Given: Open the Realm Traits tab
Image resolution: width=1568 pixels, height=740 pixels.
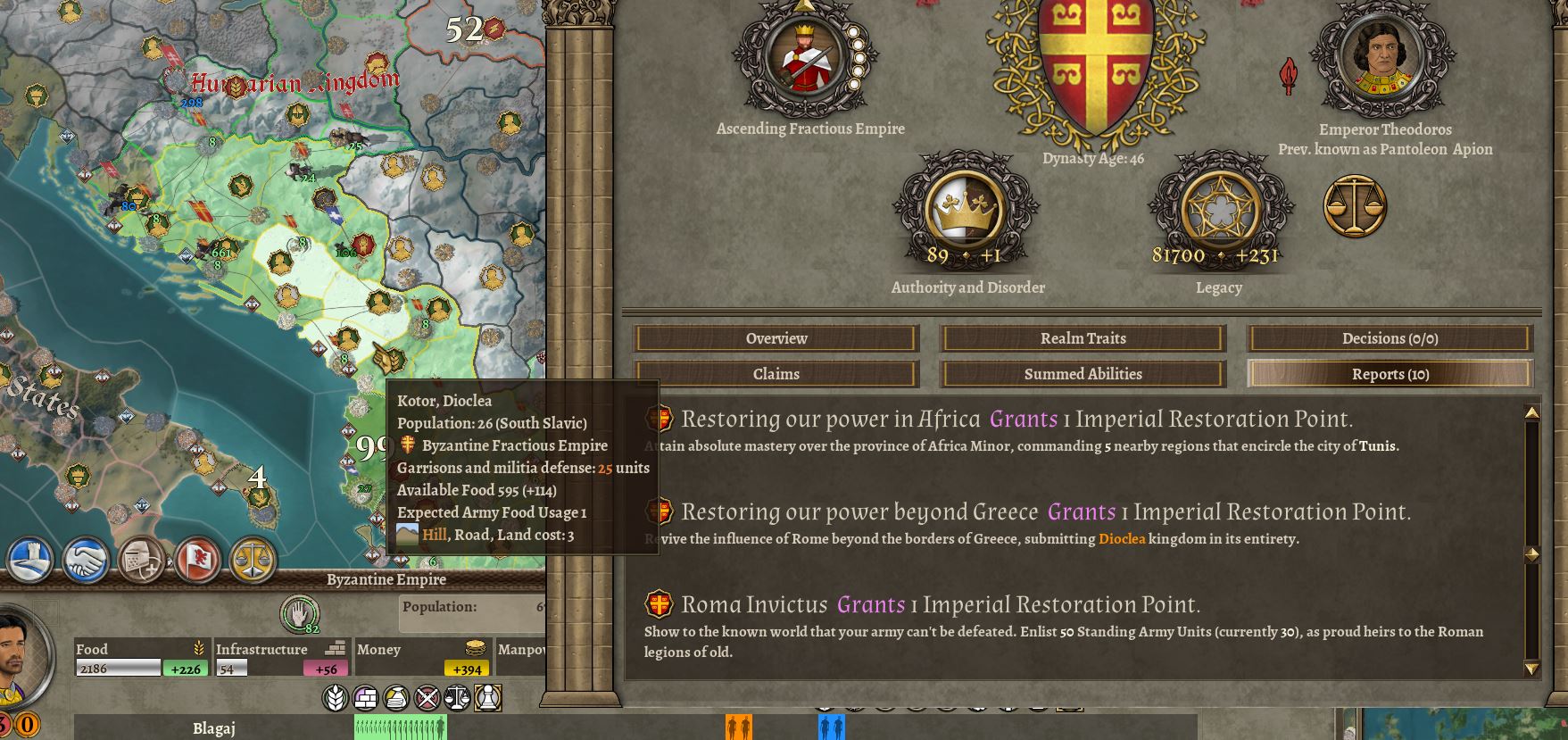Looking at the screenshot, I should (1083, 338).
